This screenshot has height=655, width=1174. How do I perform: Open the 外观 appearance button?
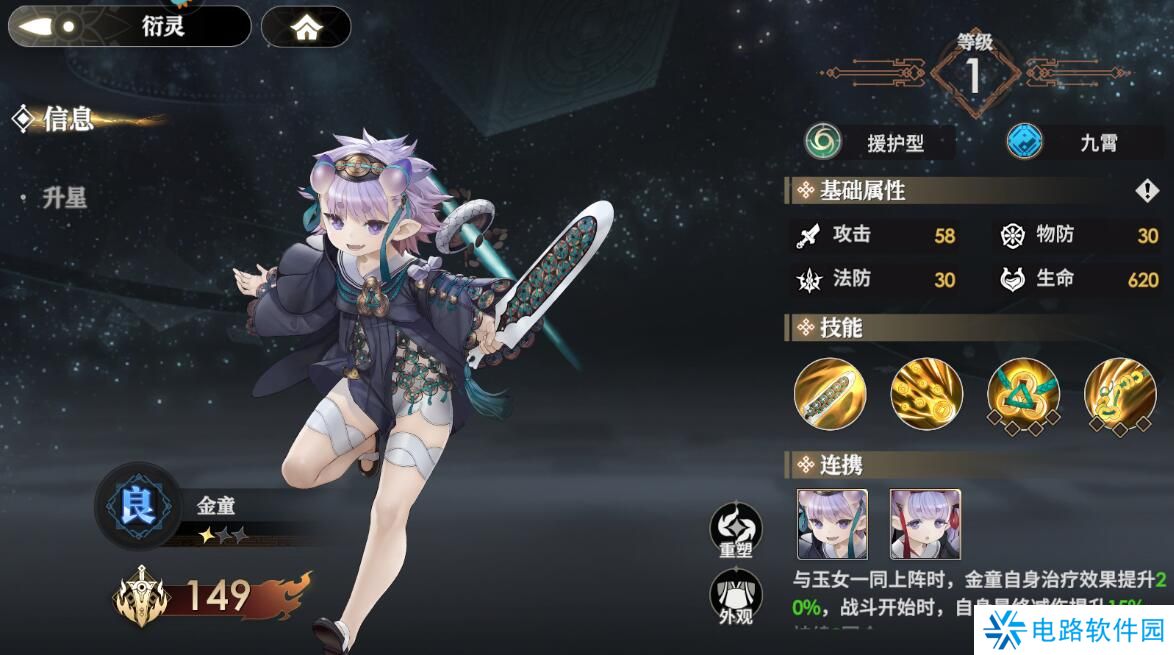(x=736, y=596)
